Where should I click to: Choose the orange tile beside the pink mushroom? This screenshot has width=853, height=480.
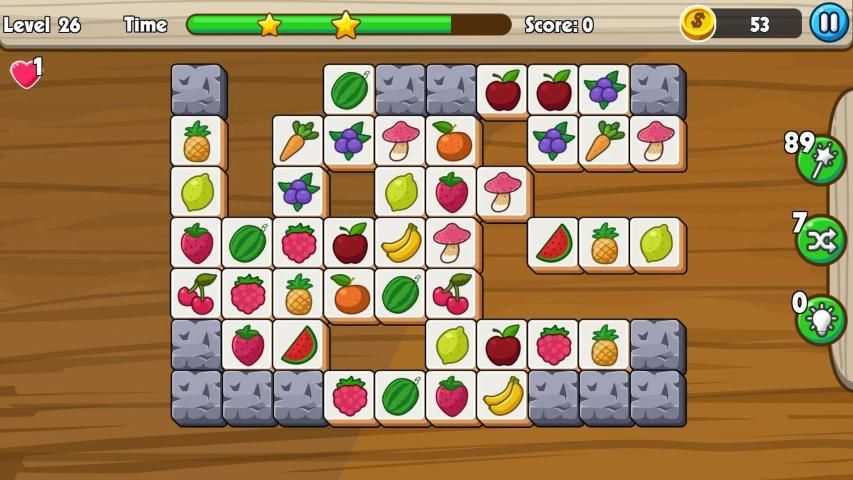pyautogui.click(x=452, y=141)
